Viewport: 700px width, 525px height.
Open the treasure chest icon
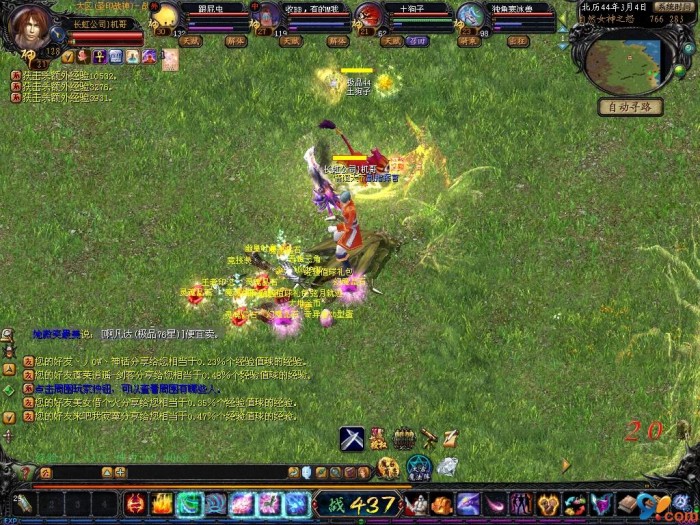click(403, 438)
